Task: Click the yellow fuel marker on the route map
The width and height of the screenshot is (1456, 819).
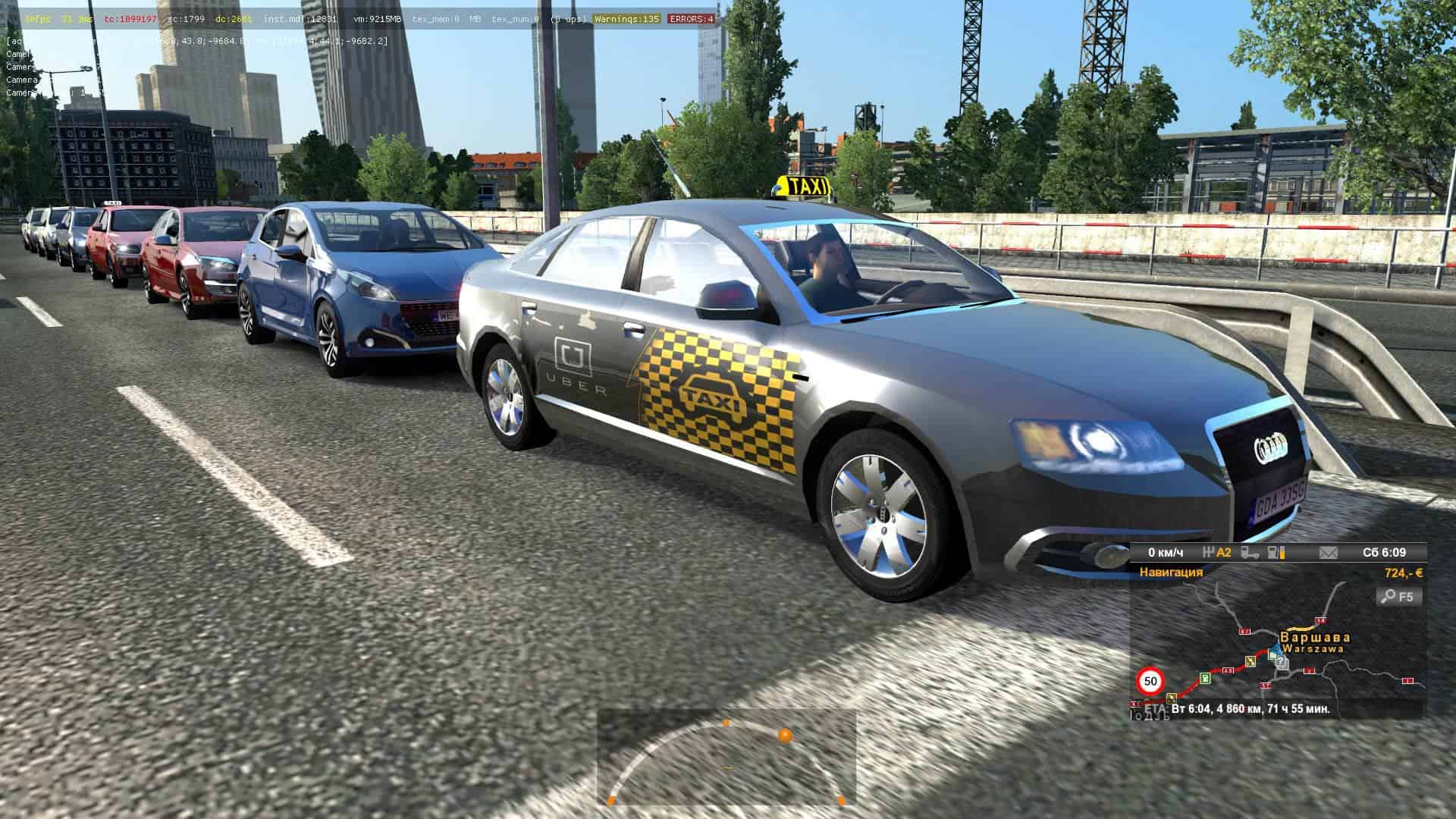Action: [1250, 661]
